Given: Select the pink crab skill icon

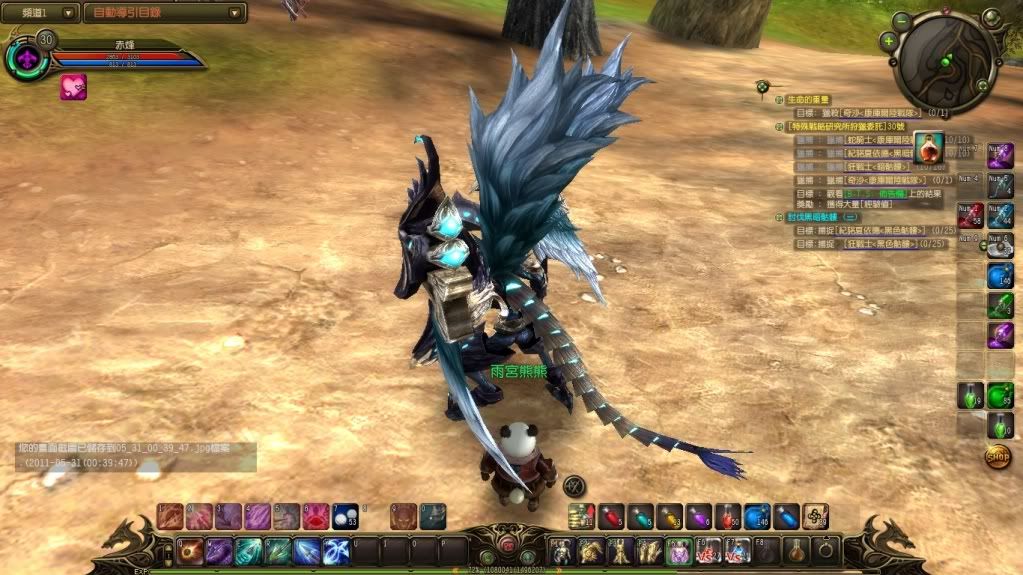Looking at the screenshot, I should pos(315,516).
